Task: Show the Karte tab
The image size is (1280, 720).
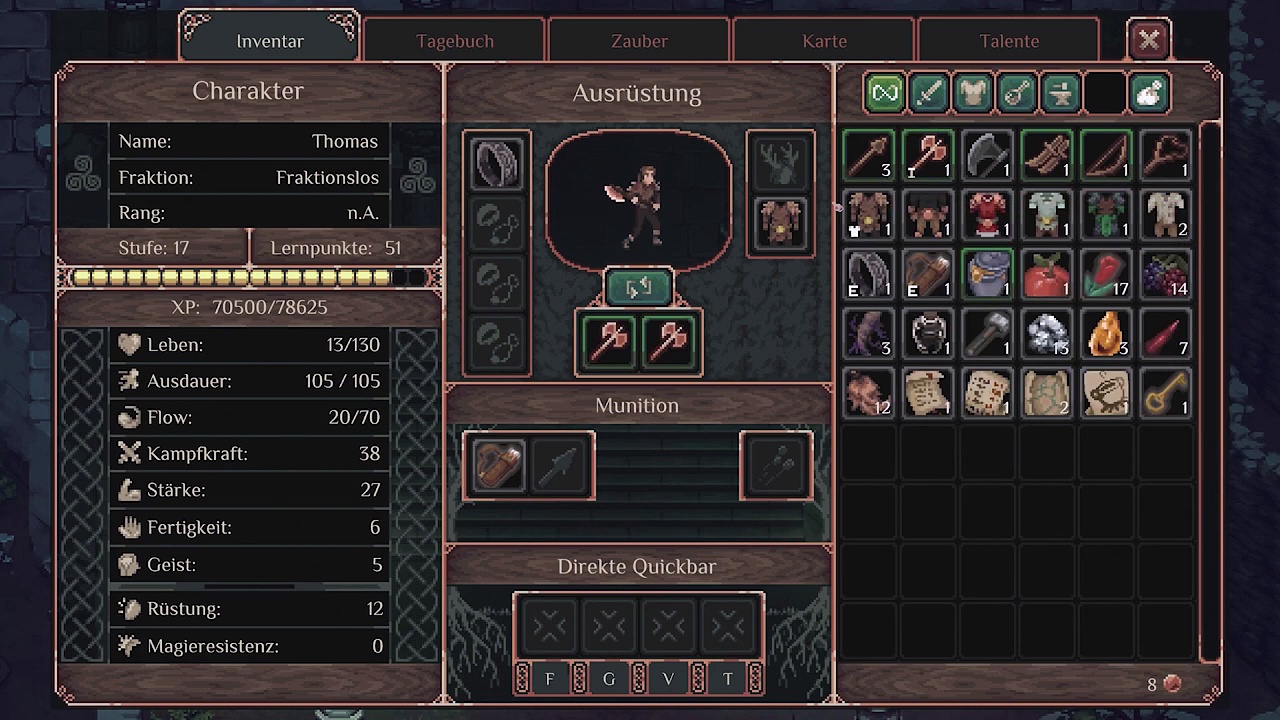Action: (824, 41)
